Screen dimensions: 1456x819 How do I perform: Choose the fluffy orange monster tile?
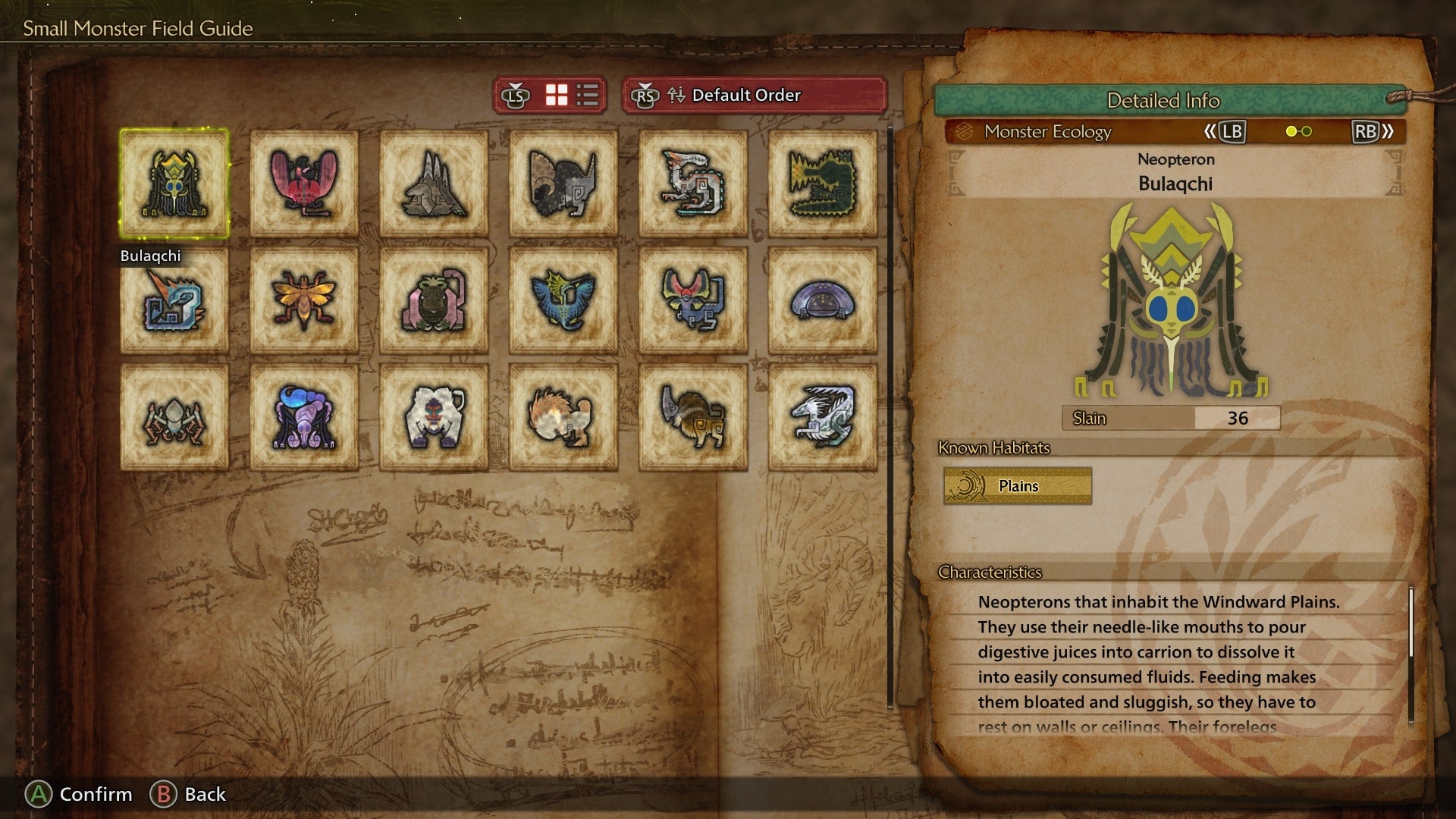pyautogui.click(x=563, y=417)
